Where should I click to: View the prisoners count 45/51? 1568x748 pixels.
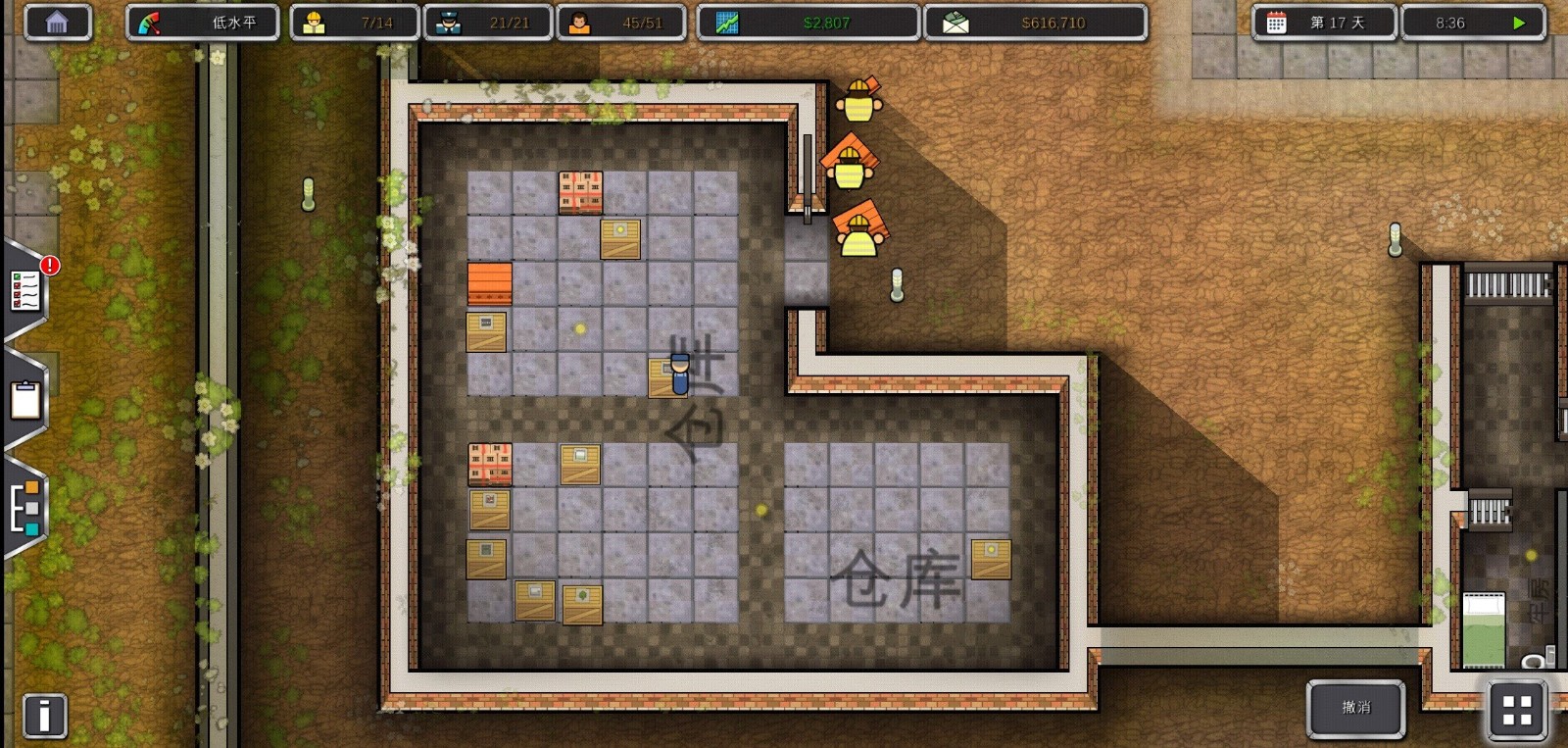[620, 21]
